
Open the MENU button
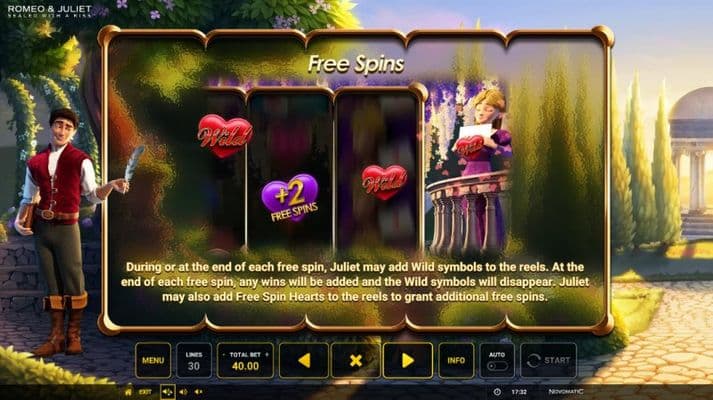coord(153,360)
